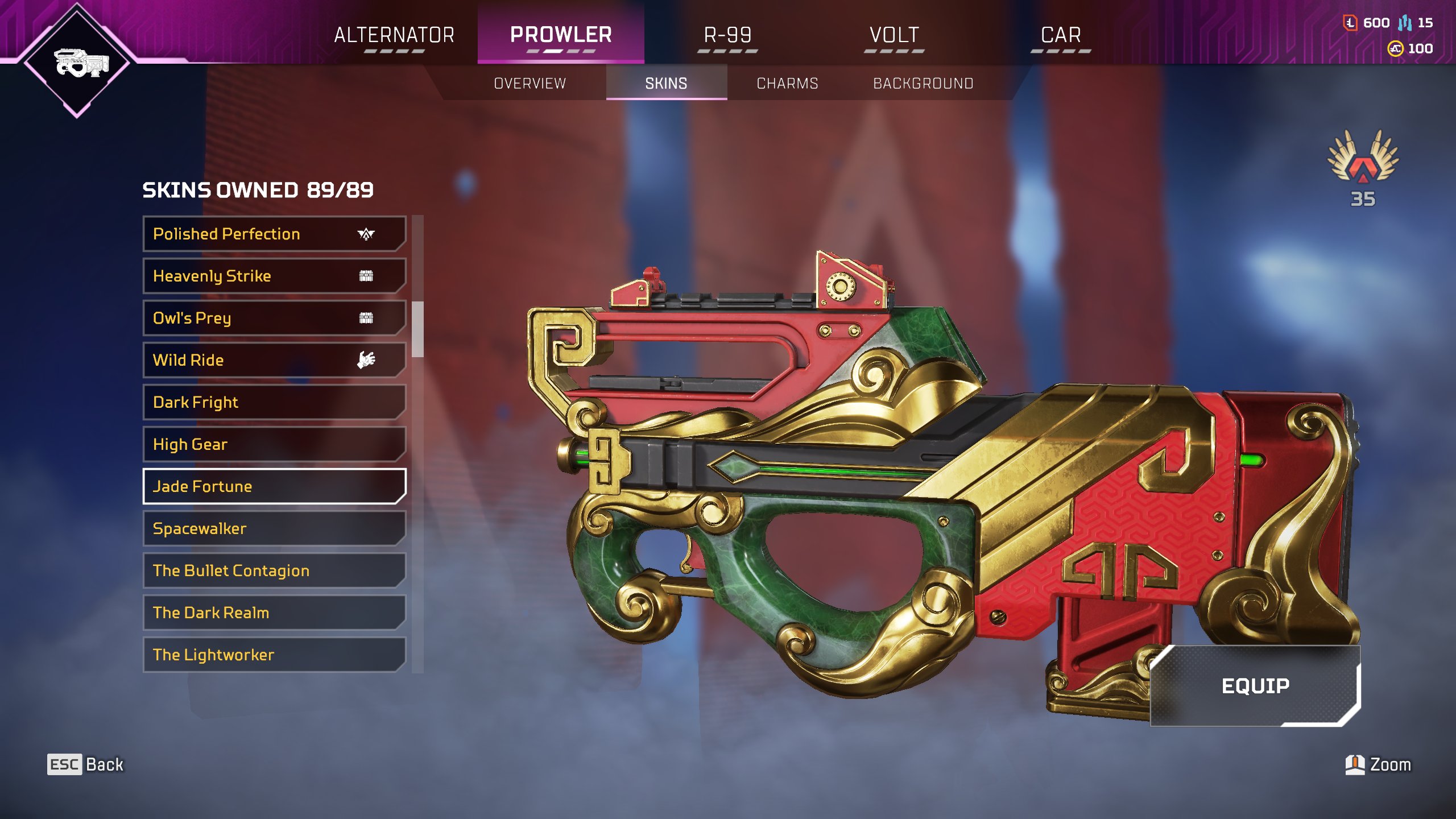Choose The Bullet Contagion skin
Viewport: 1456px width, 819px height.
(274, 570)
